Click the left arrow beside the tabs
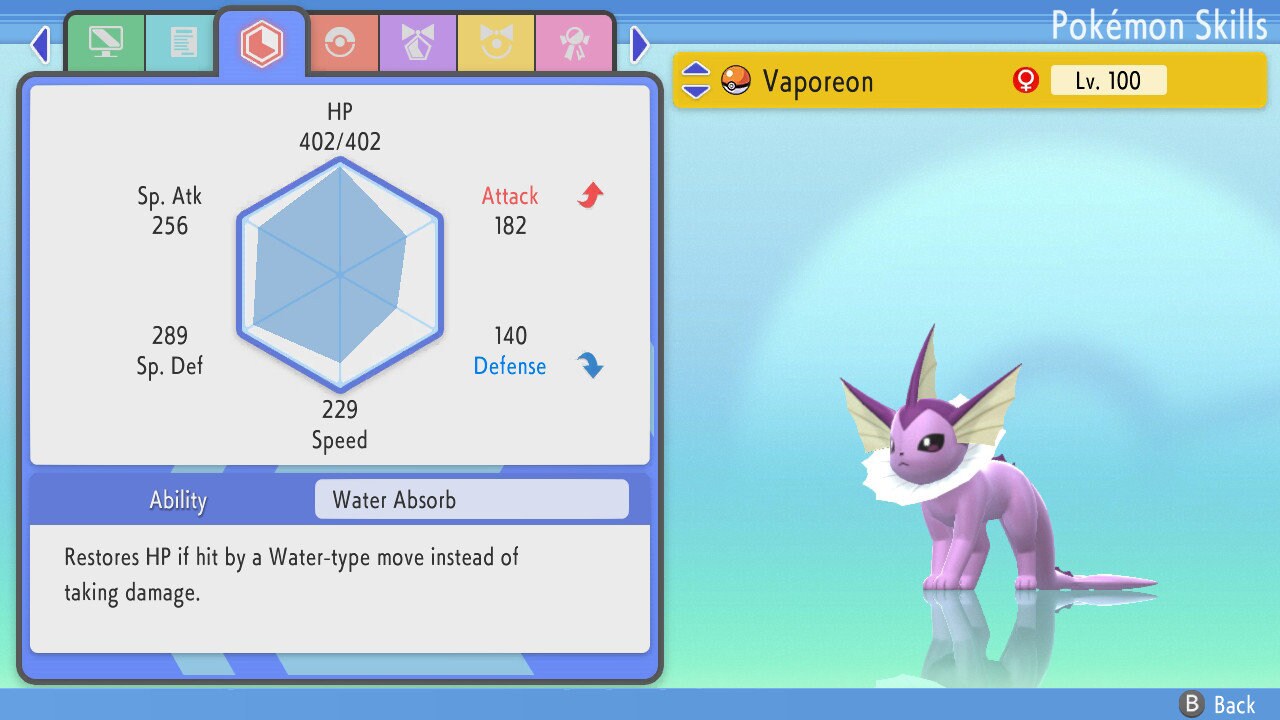This screenshot has height=720, width=1280. [x=40, y=44]
